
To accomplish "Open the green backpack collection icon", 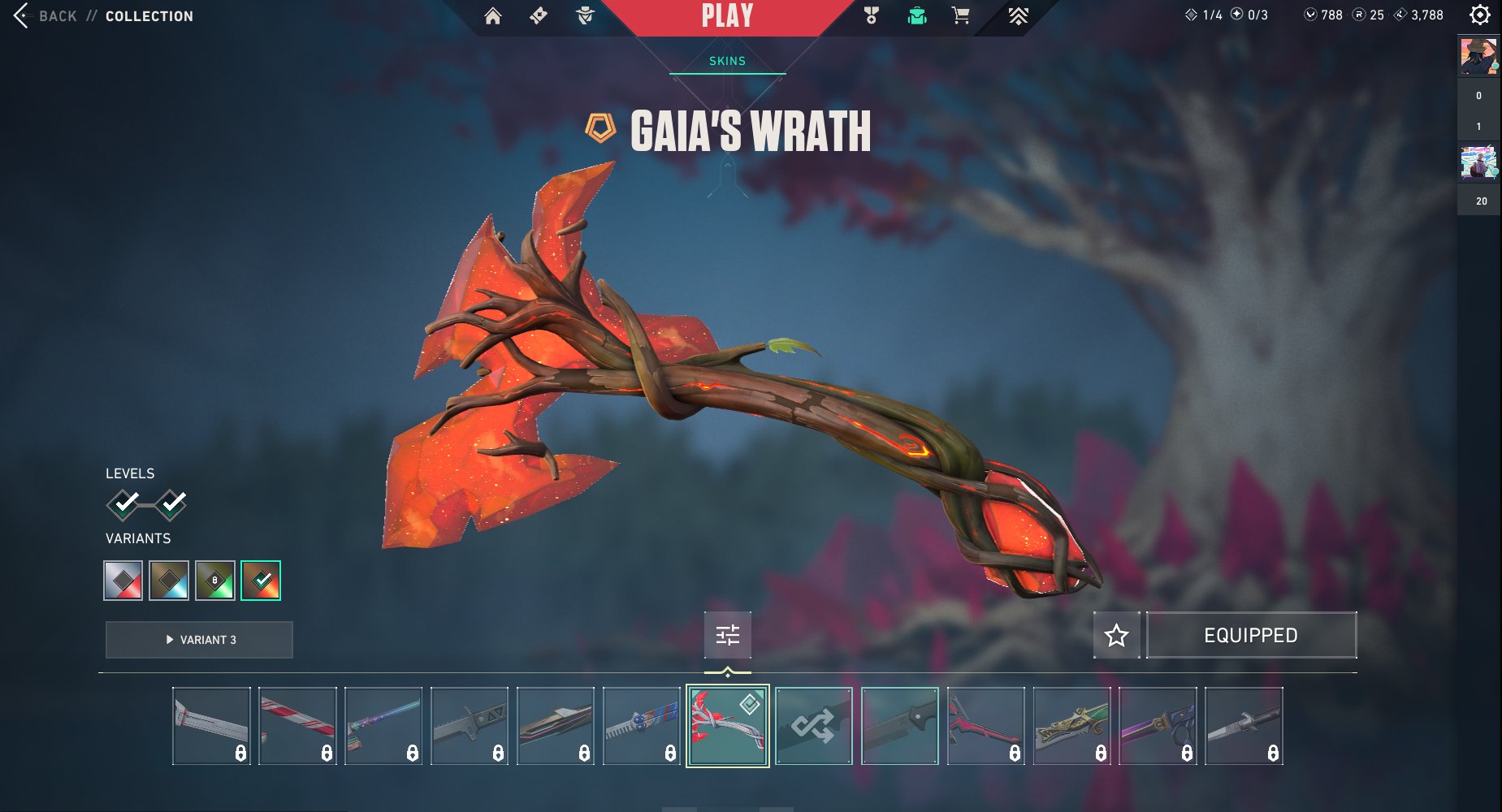I will (917, 16).
